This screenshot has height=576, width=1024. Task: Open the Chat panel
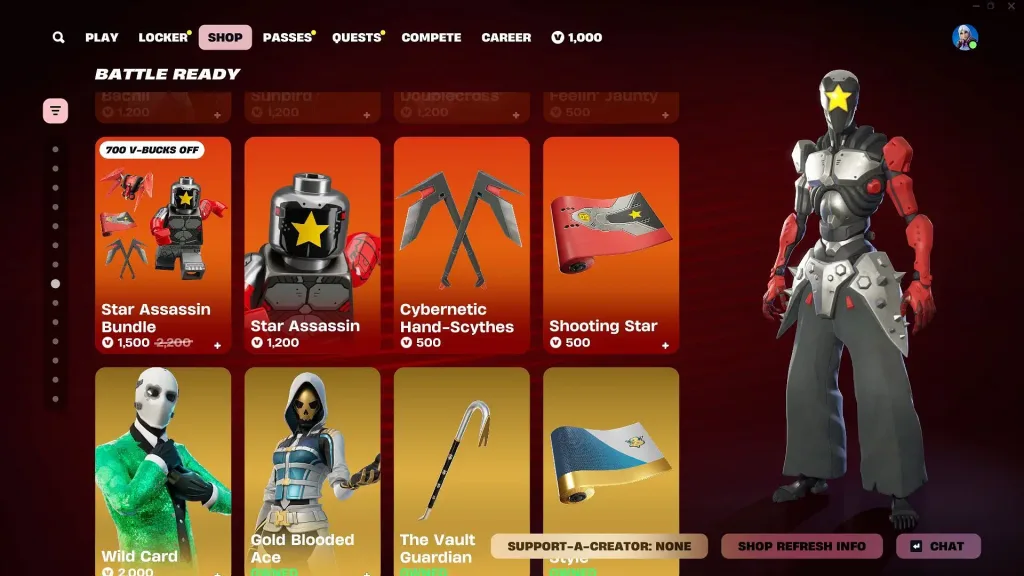[x=938, y=546]
